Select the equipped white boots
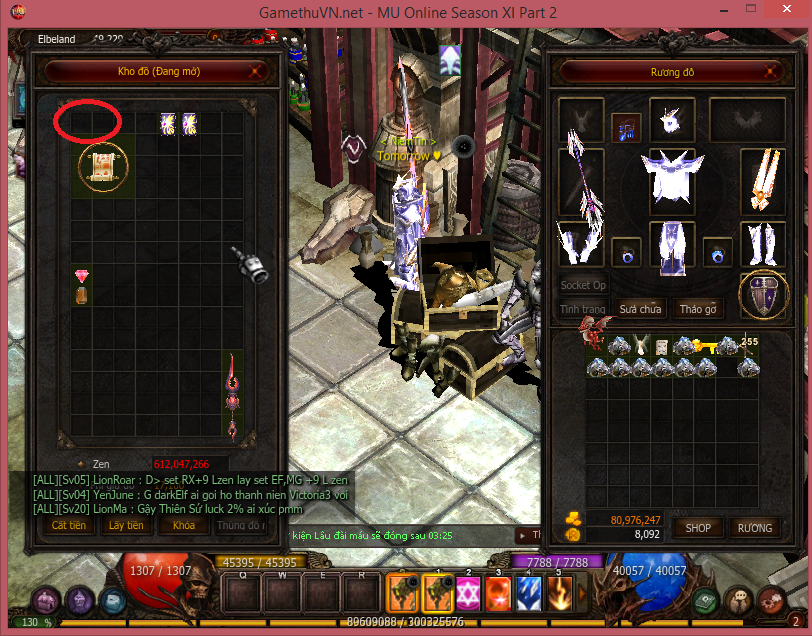 763,244
